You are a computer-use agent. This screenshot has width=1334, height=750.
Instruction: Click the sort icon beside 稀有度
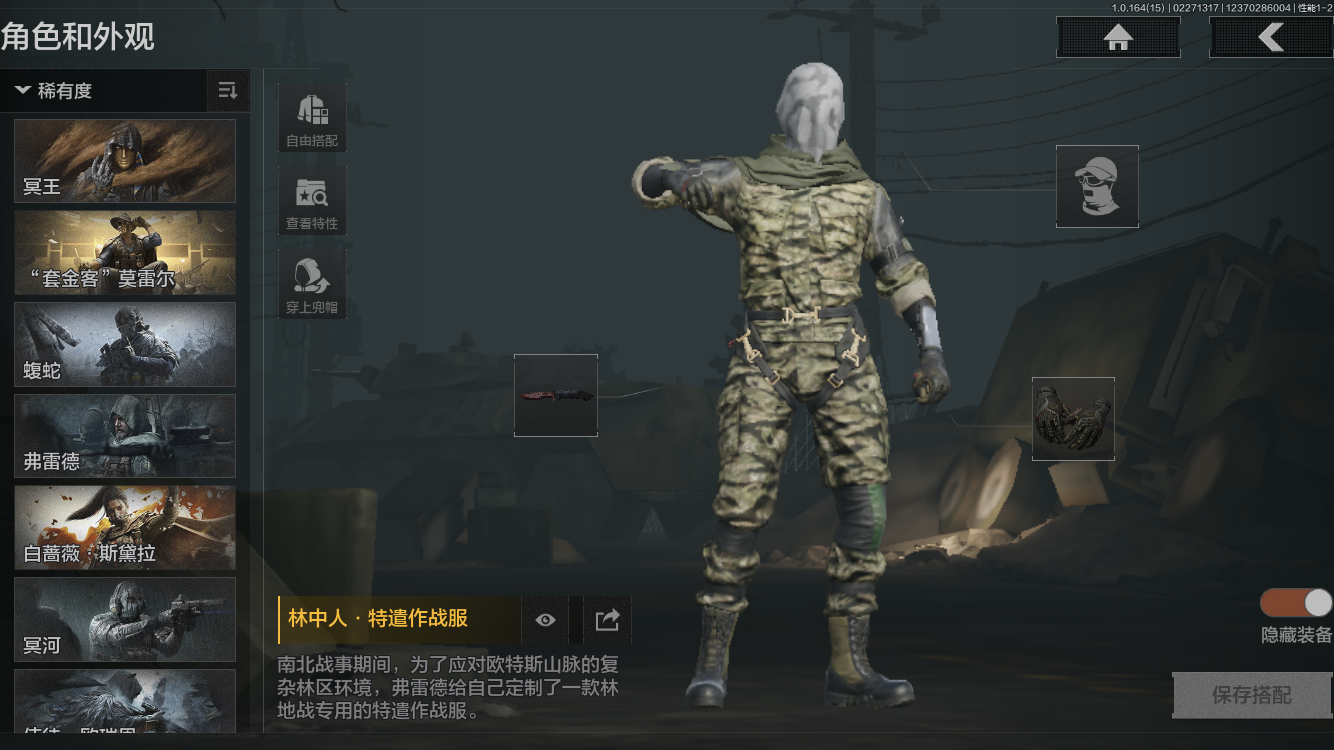[228, 91]
